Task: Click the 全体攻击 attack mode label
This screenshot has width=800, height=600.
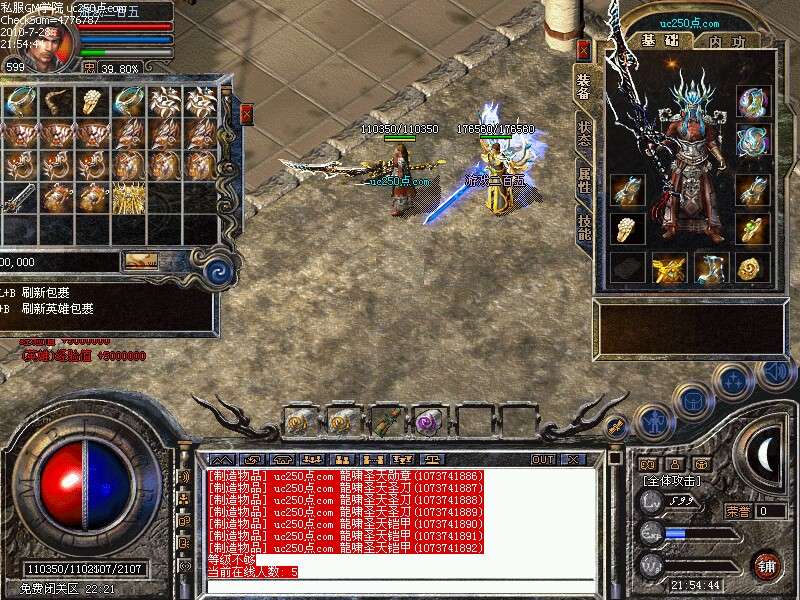Action: tap(670, 481)
